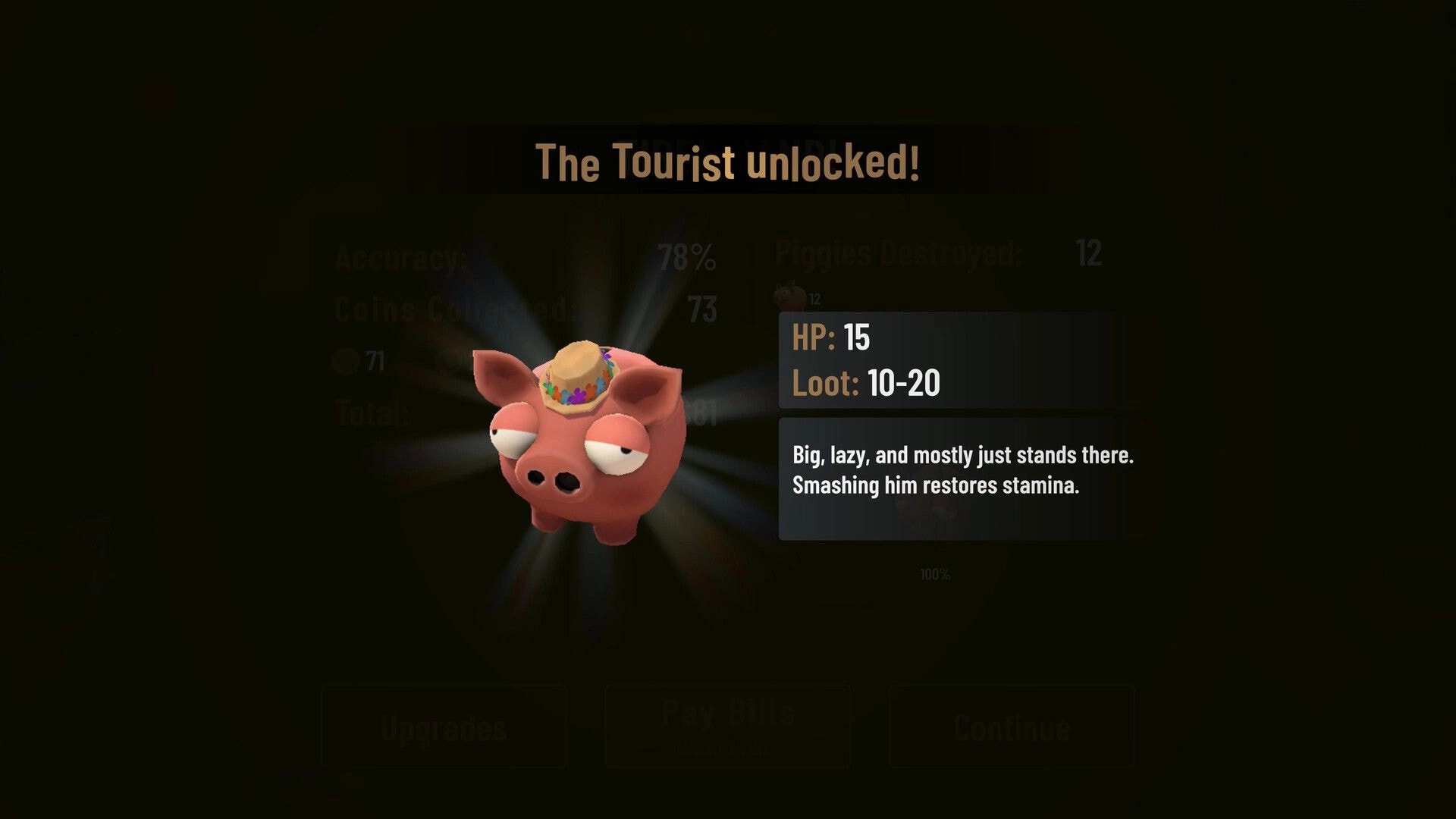Click the Total row on the summary
Image resolution: width=1456 pixels, height=819 pixels.
point(373,413)
